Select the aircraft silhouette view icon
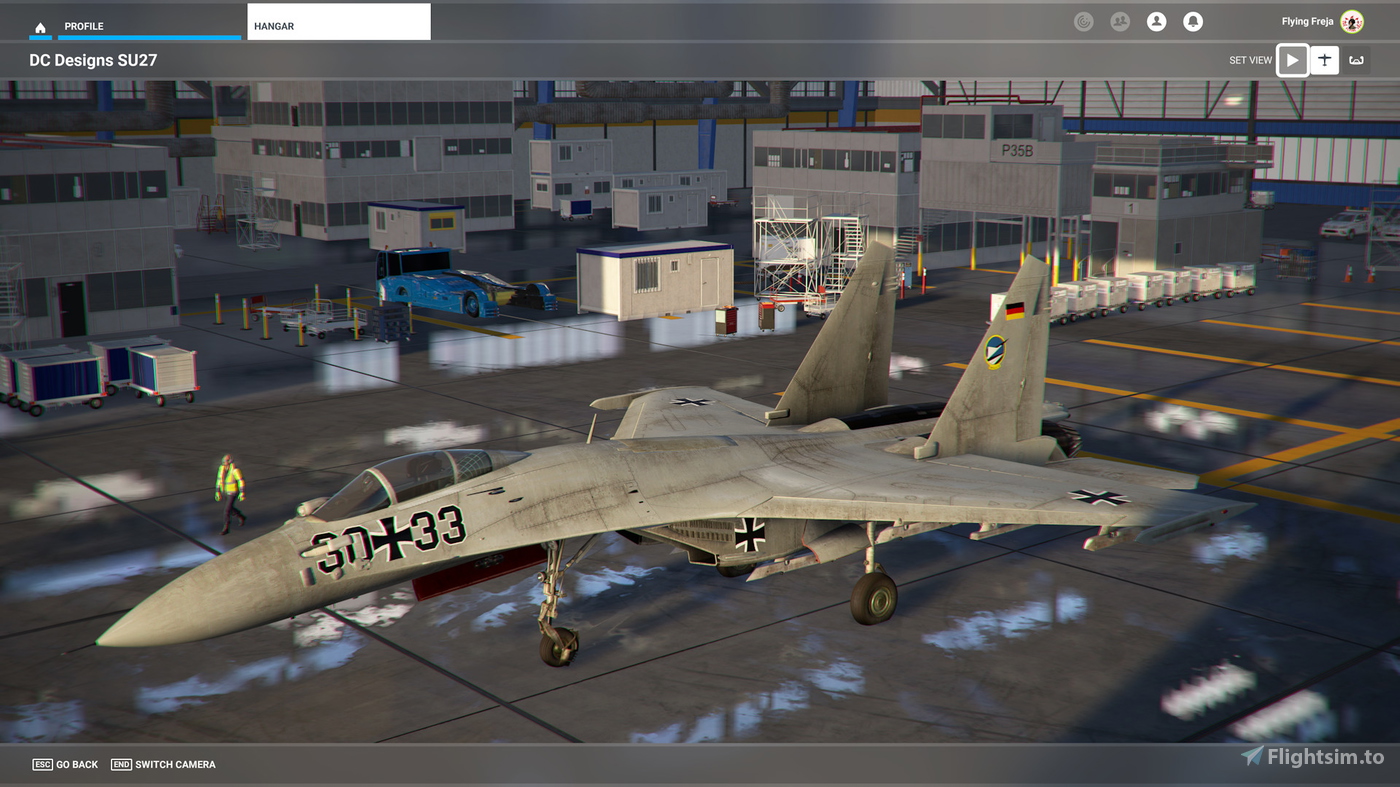Image resolution: width=1400 pixels, height=787 pixels. coord(1324,60)
